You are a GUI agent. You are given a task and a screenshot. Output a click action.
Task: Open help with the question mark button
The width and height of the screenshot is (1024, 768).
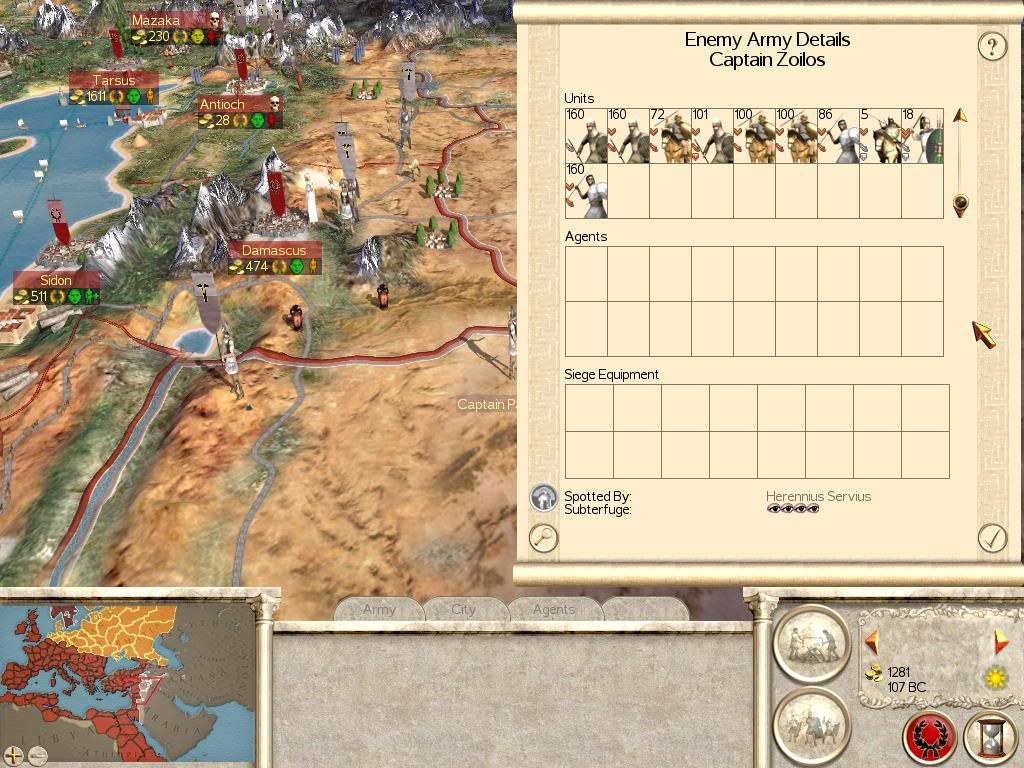[x=991, y=46]
